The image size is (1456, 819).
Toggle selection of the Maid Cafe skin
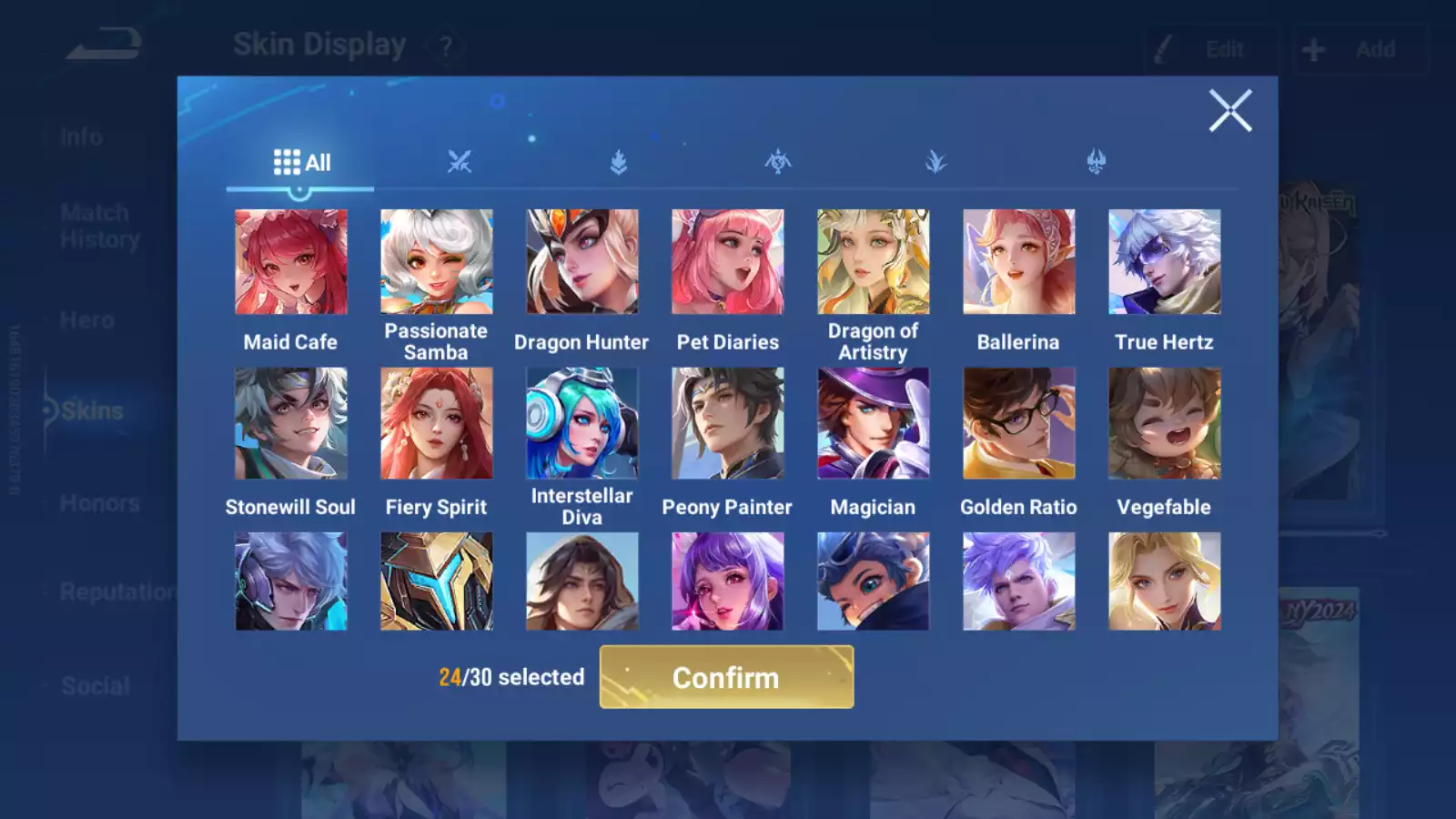pos(290,261)
